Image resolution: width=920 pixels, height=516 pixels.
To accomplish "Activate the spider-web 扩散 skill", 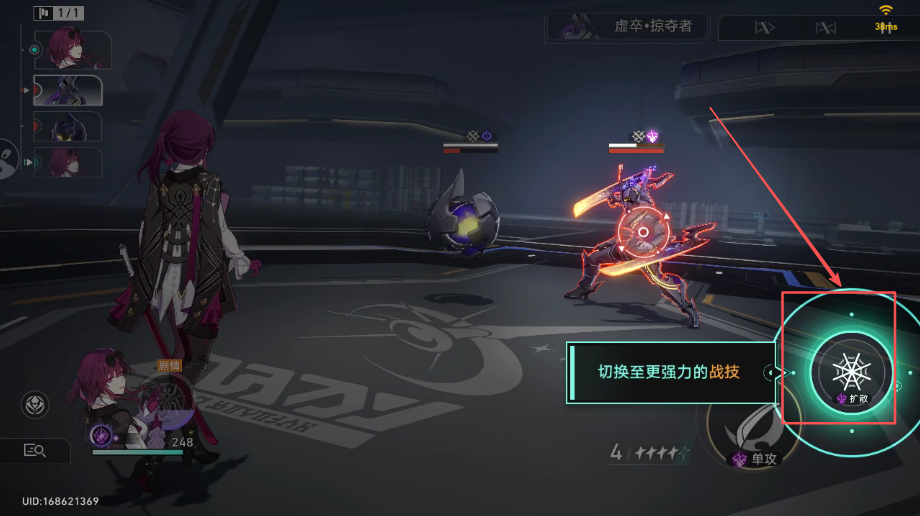I will coord(850,372).
